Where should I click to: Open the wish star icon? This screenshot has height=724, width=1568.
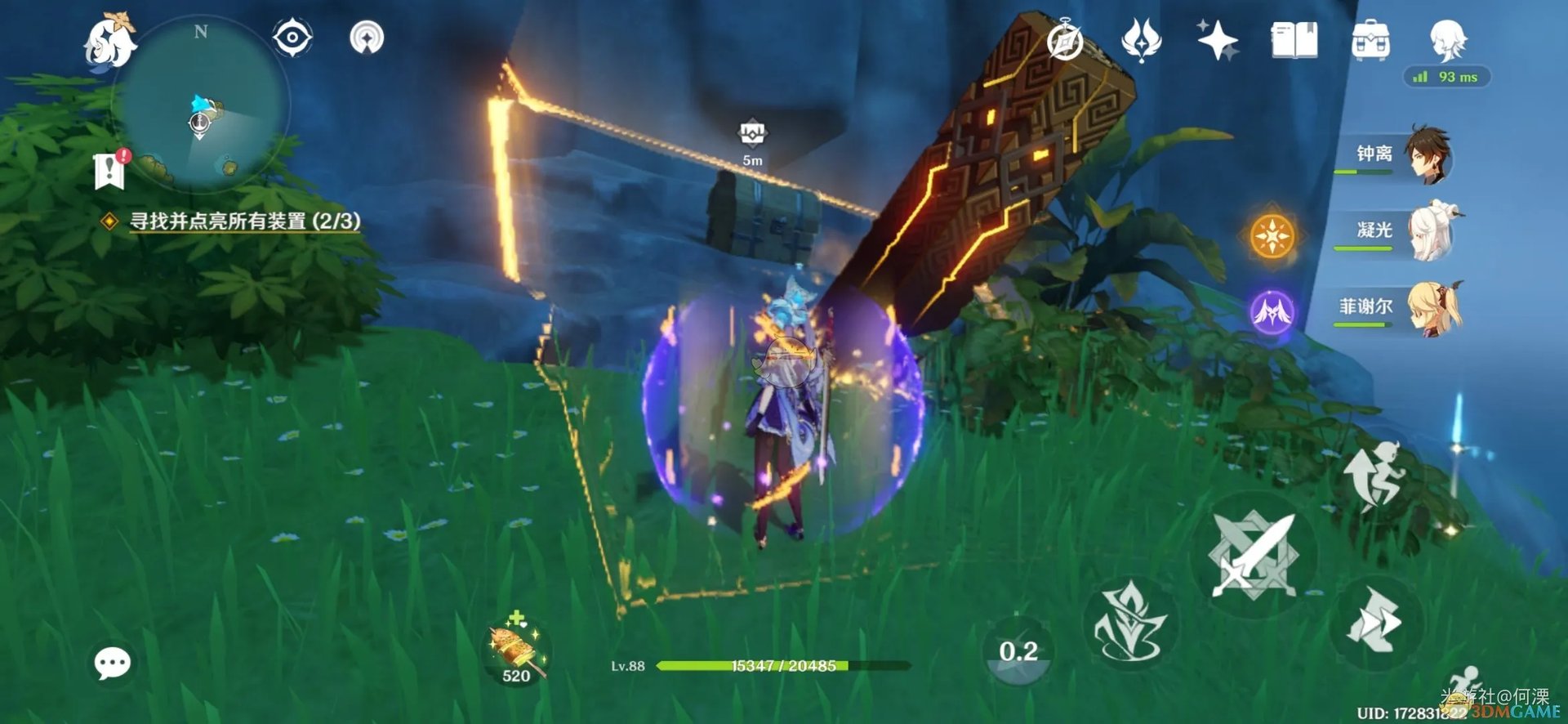(x=1217, y=40)
